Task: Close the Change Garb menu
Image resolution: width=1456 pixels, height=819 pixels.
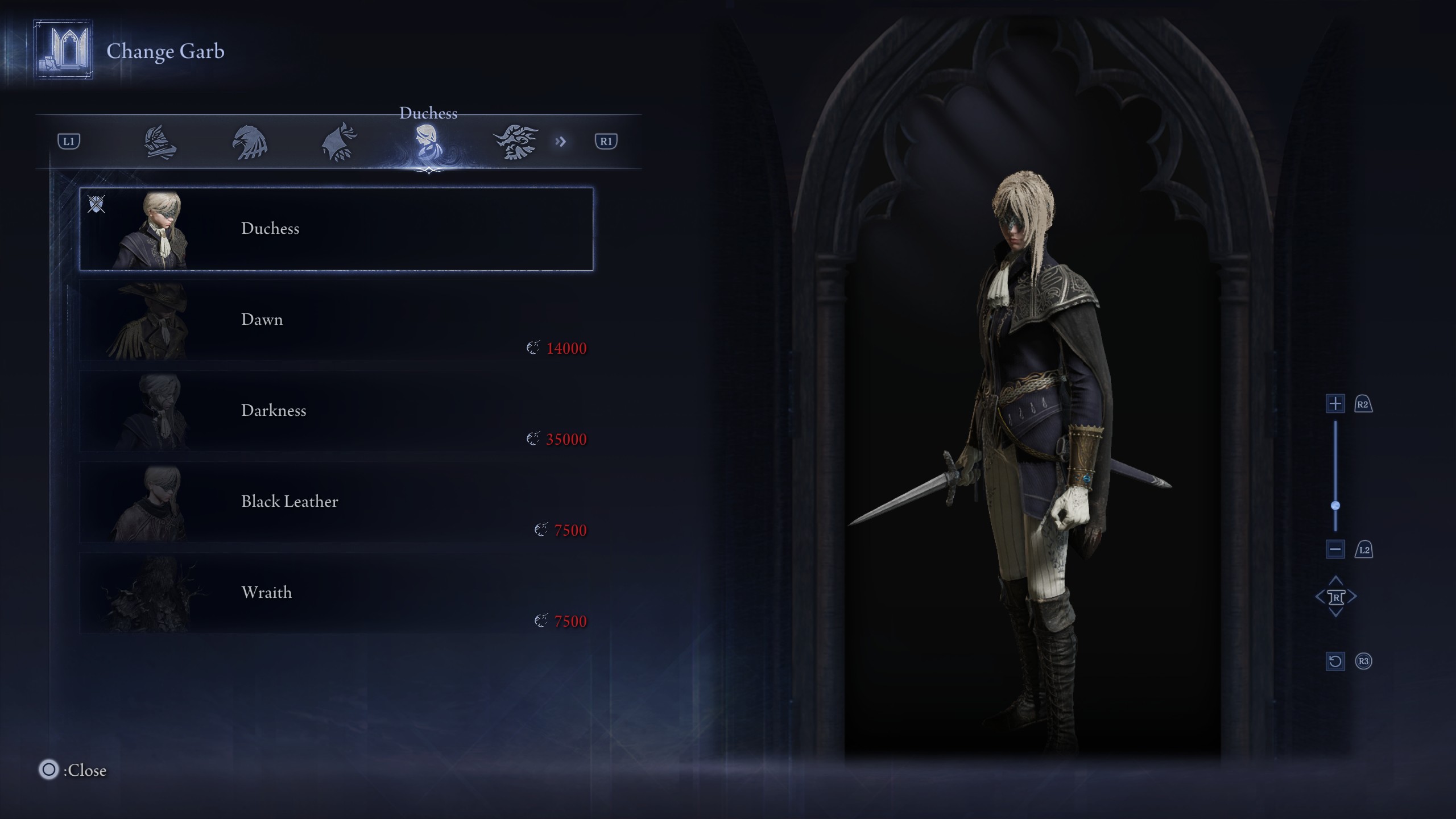Action: [49, 770]
